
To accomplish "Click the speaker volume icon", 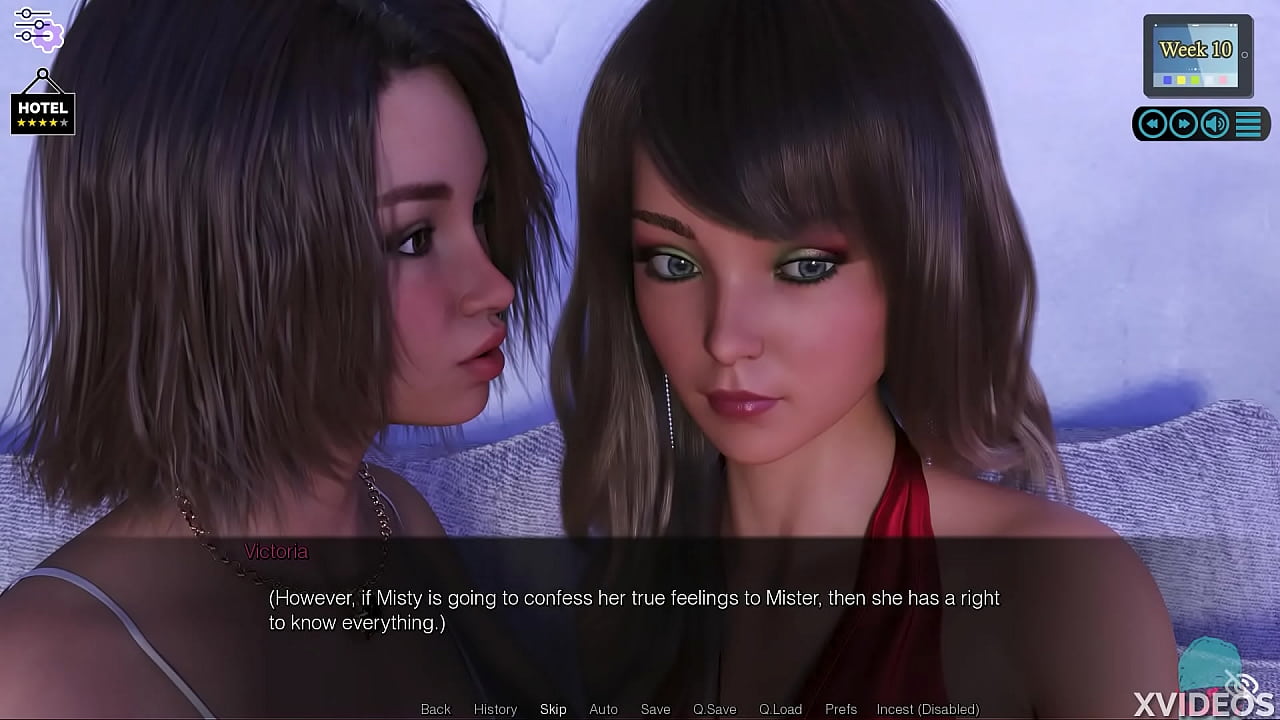I will (1213, 123).
